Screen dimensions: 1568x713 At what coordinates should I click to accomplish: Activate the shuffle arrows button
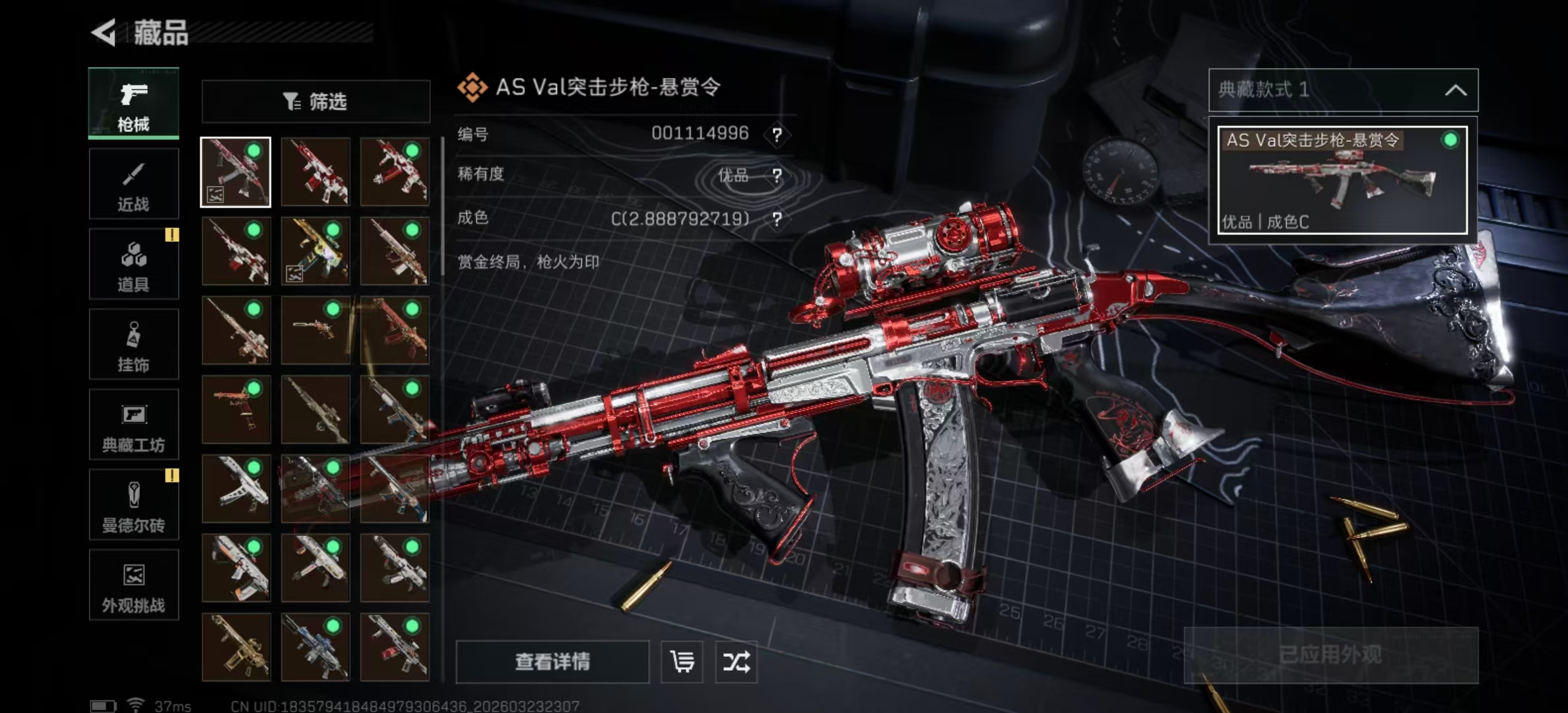coord(736,662)
